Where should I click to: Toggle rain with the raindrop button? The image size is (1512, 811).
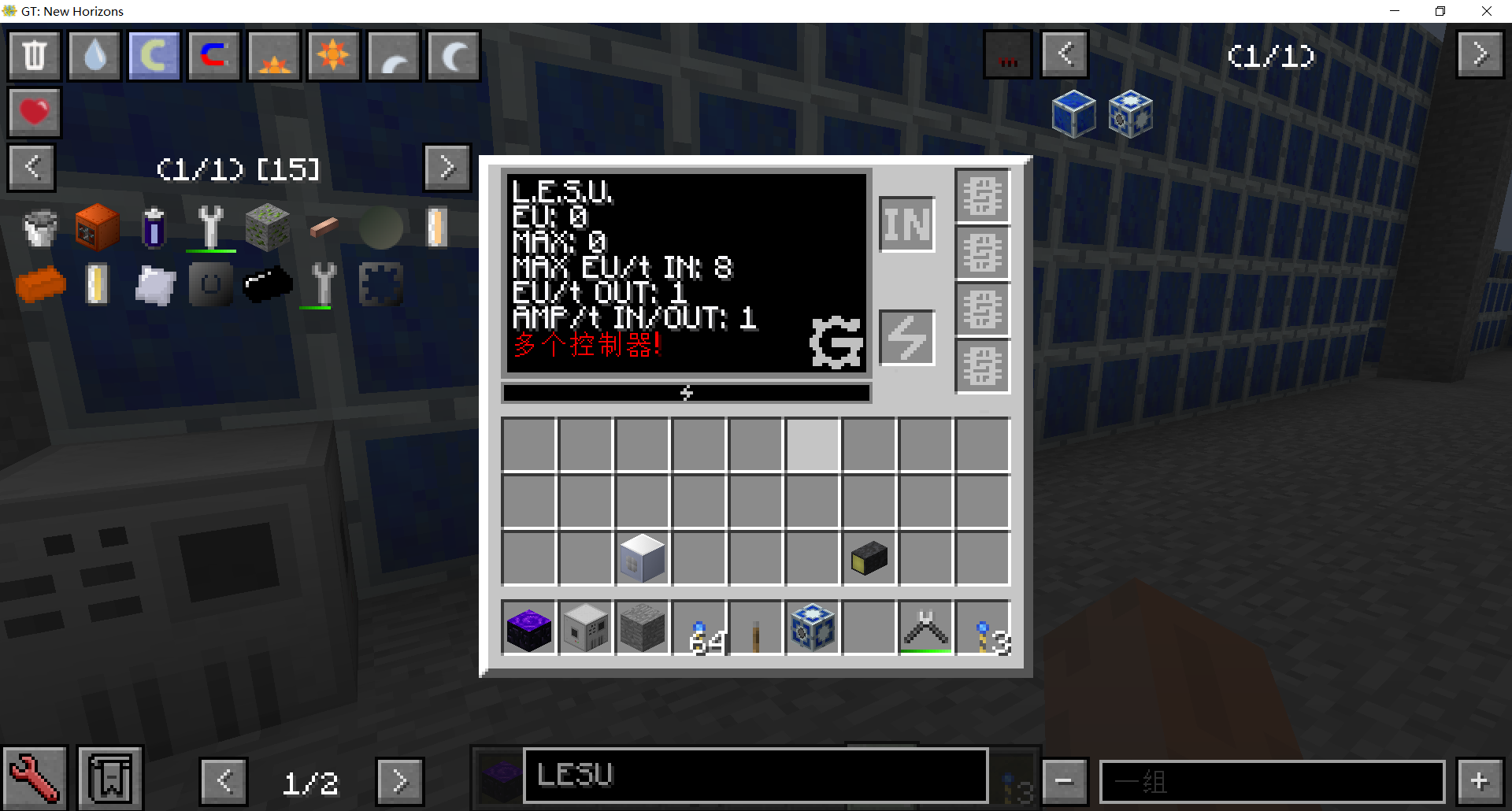94,55
